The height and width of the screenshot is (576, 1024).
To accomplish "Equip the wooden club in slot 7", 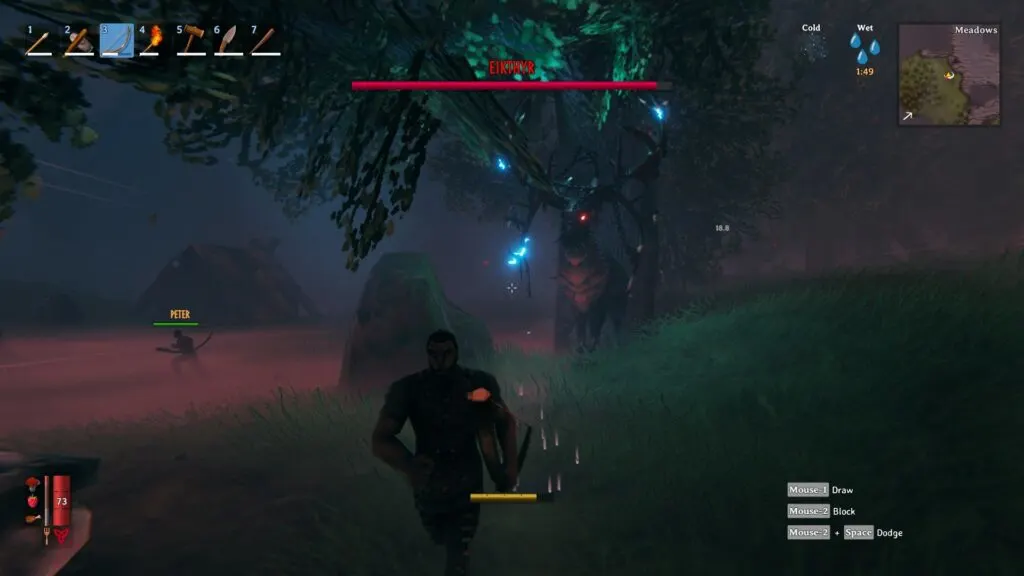I will click(x=265, y=42).
